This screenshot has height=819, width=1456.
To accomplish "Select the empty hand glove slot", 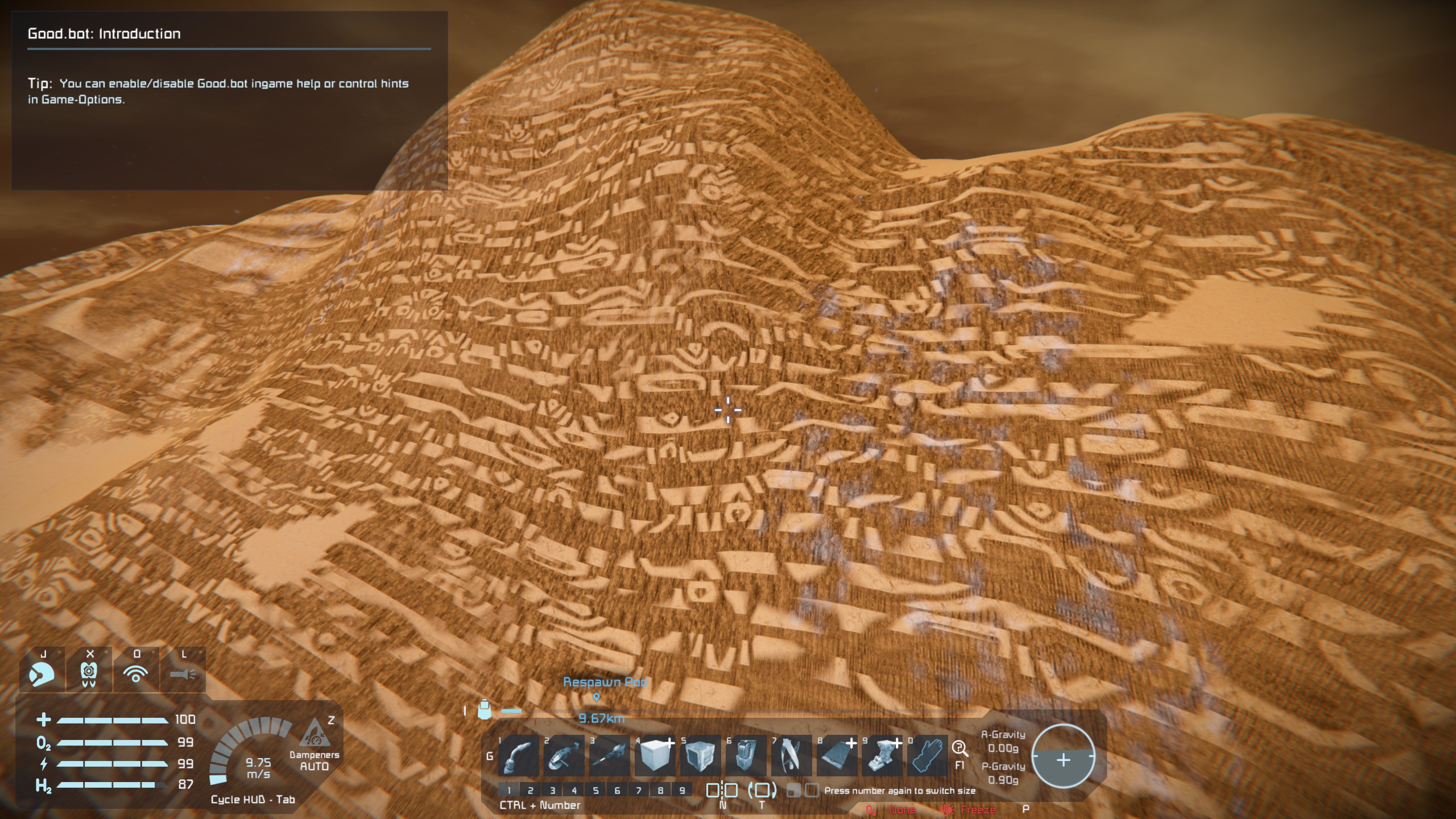I will click(928, 756).
